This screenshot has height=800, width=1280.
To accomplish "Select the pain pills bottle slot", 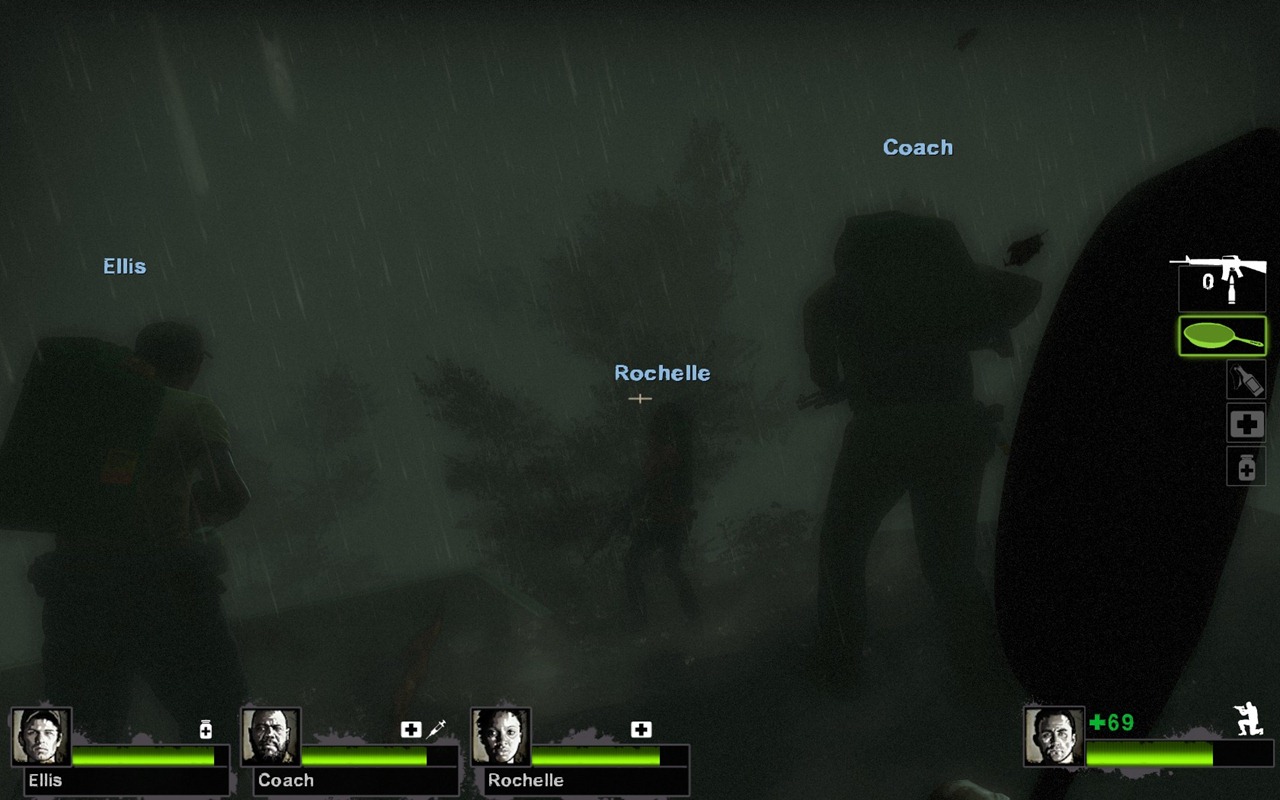I will click(x=1246, y=467).
